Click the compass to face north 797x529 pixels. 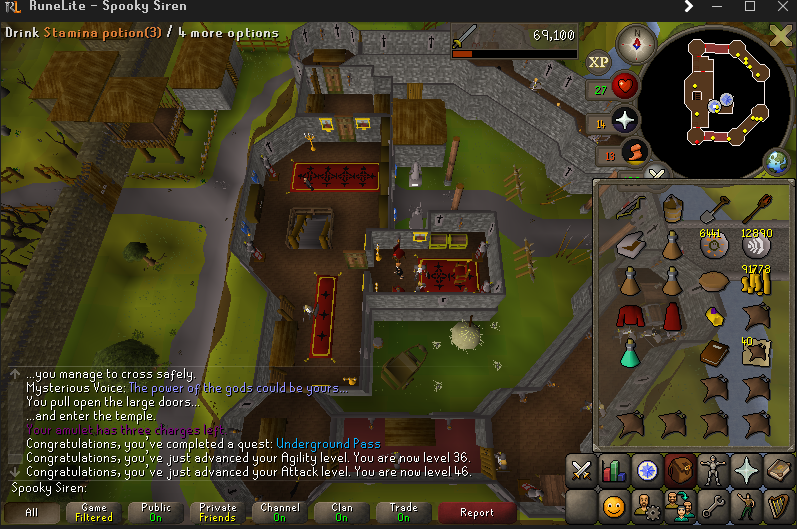tap(632, 44)
